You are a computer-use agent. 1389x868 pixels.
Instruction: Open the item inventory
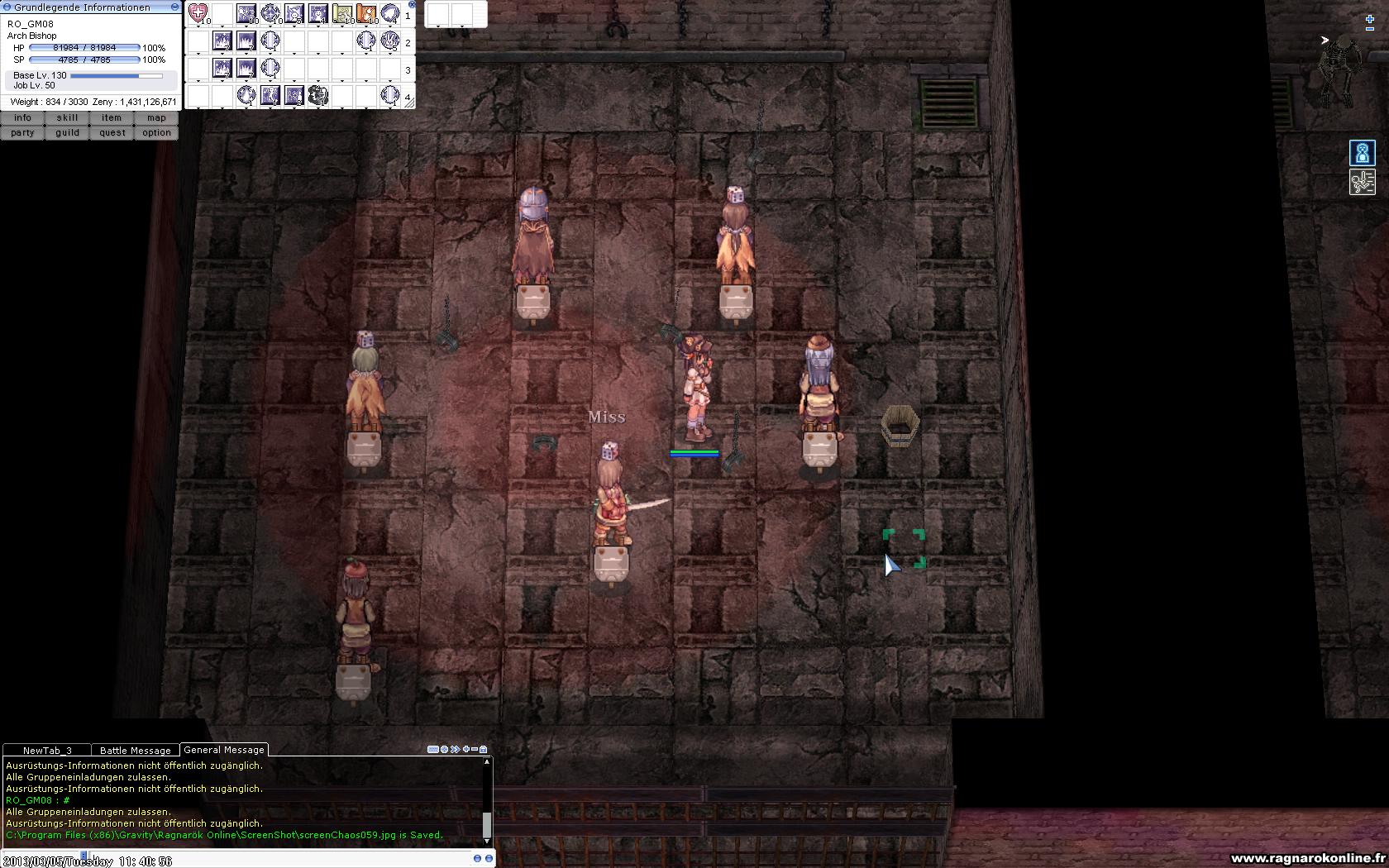[x=112, y=118]
